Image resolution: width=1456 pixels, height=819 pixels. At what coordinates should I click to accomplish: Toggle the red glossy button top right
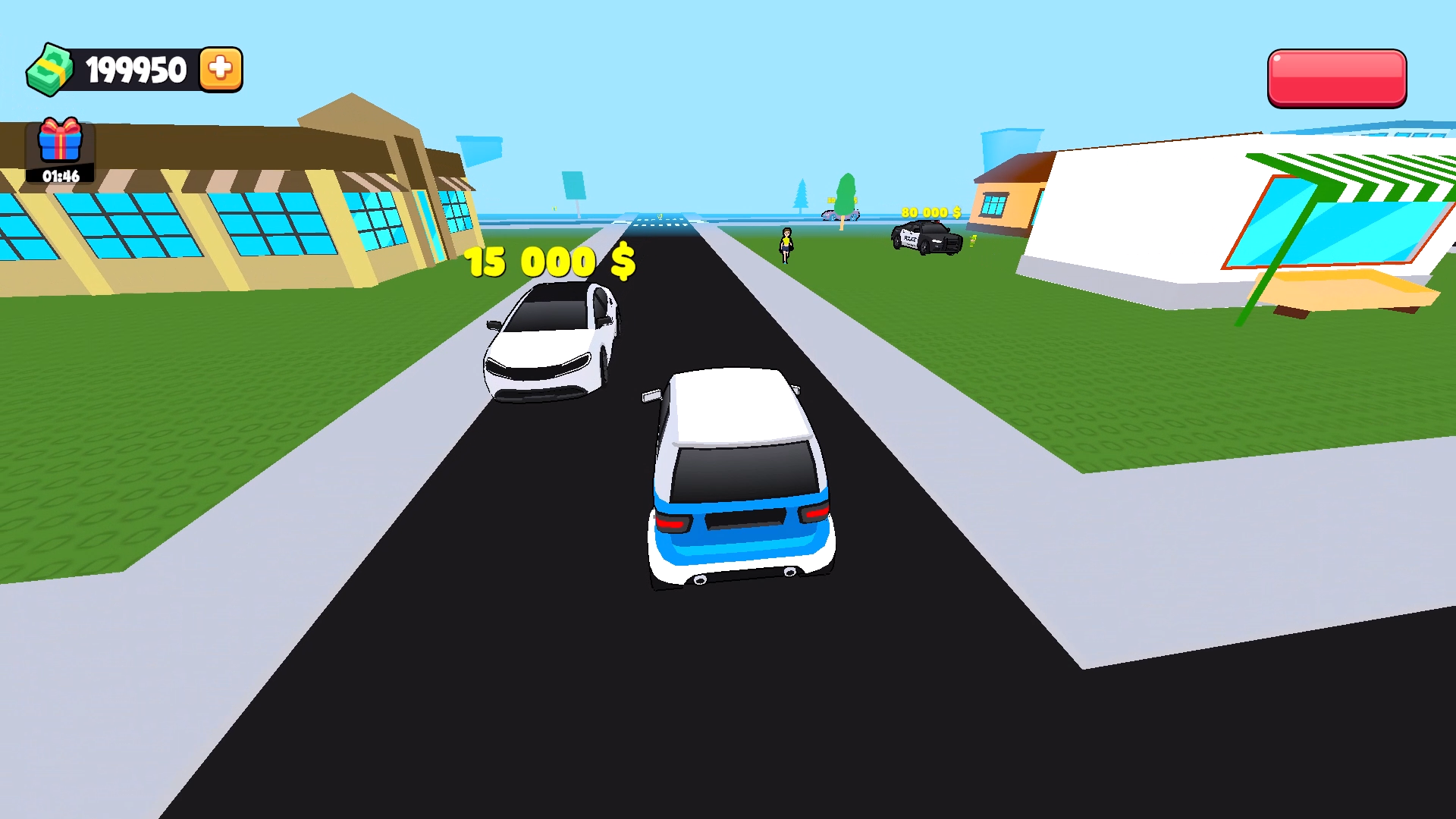pos(1336,77)
